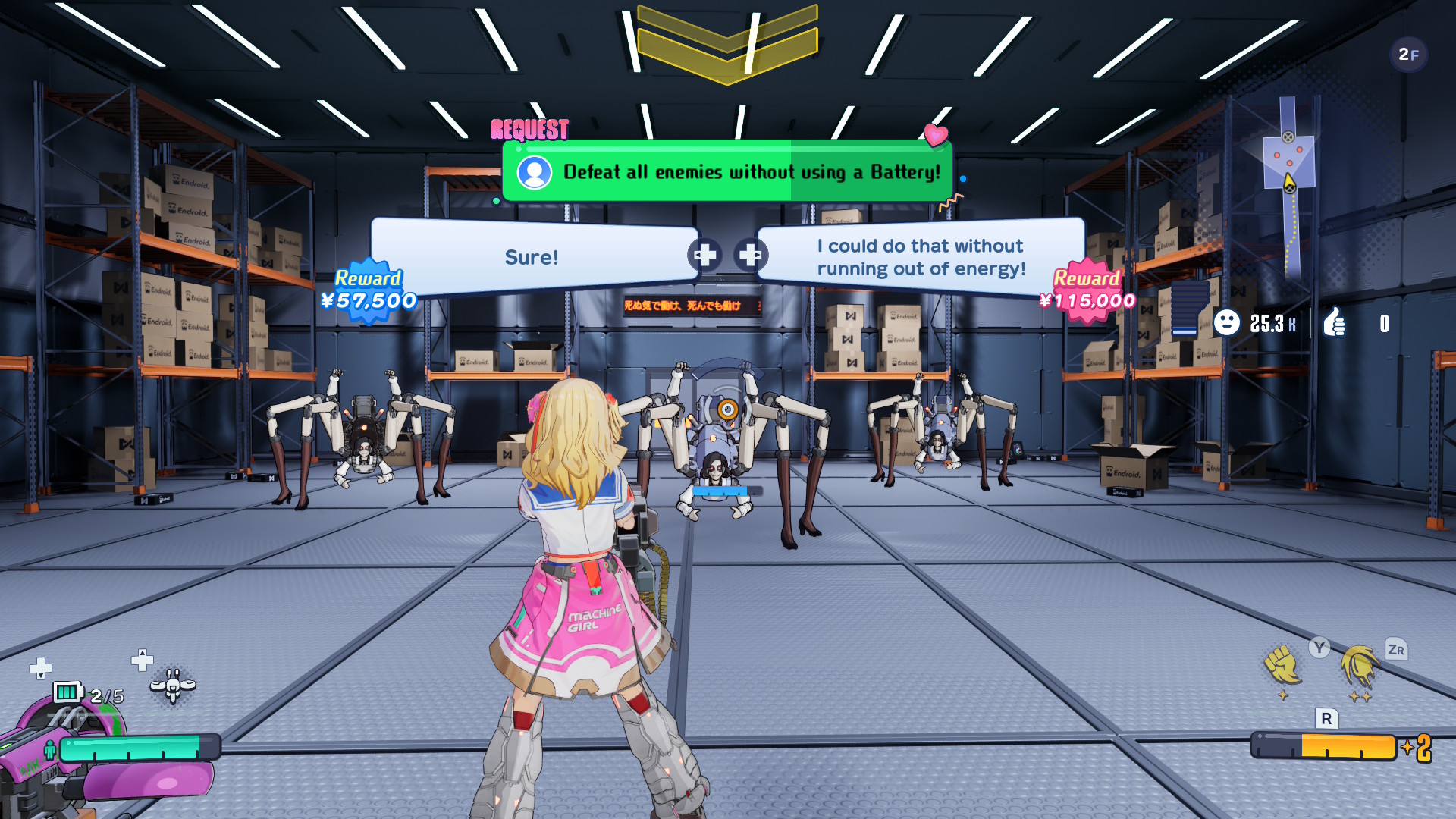
Task: Click the 2F floor indicator
Action: [x=1408, y=55]
